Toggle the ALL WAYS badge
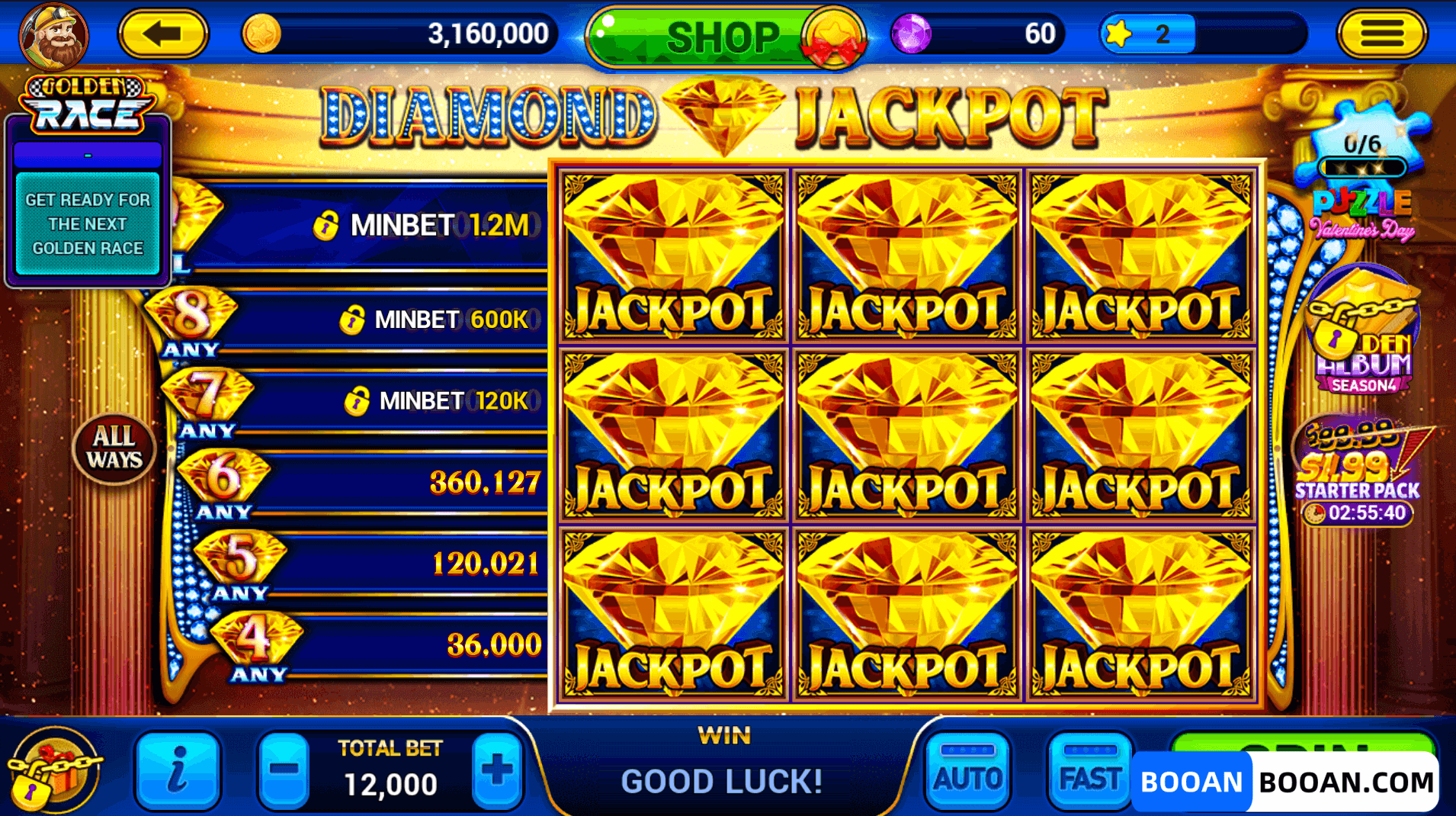Screen dimensions: 1456x816 pyautogui.click(x=115, y=449)
